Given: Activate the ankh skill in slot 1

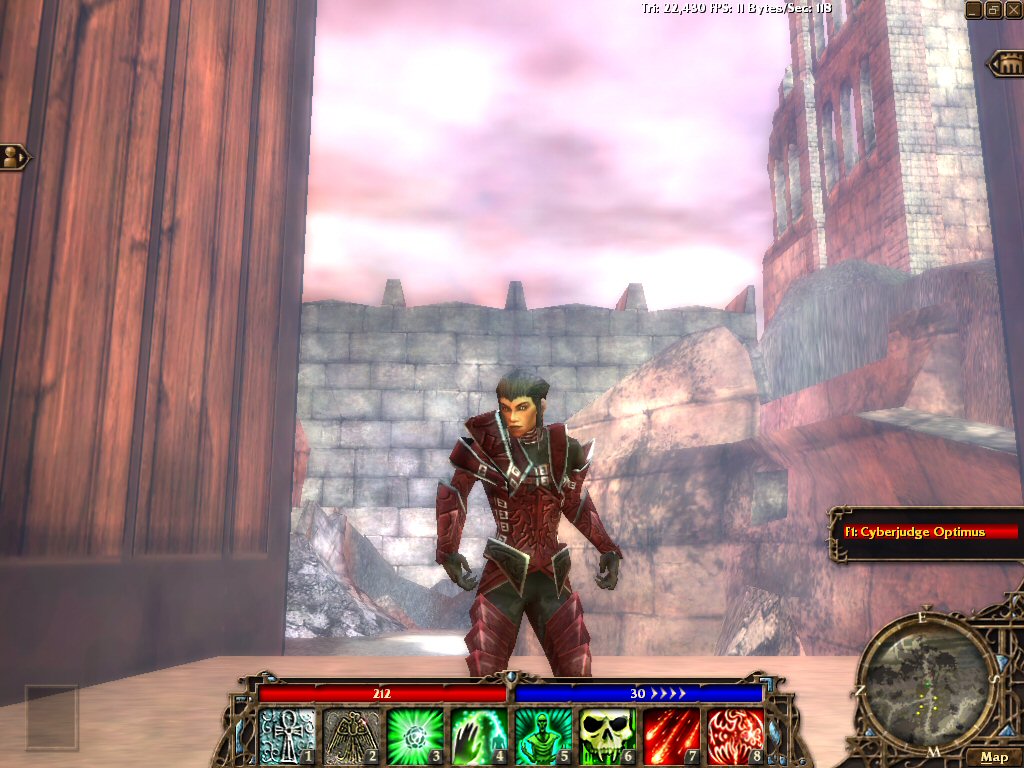Looking at the screenshot, I should [289, 736].
